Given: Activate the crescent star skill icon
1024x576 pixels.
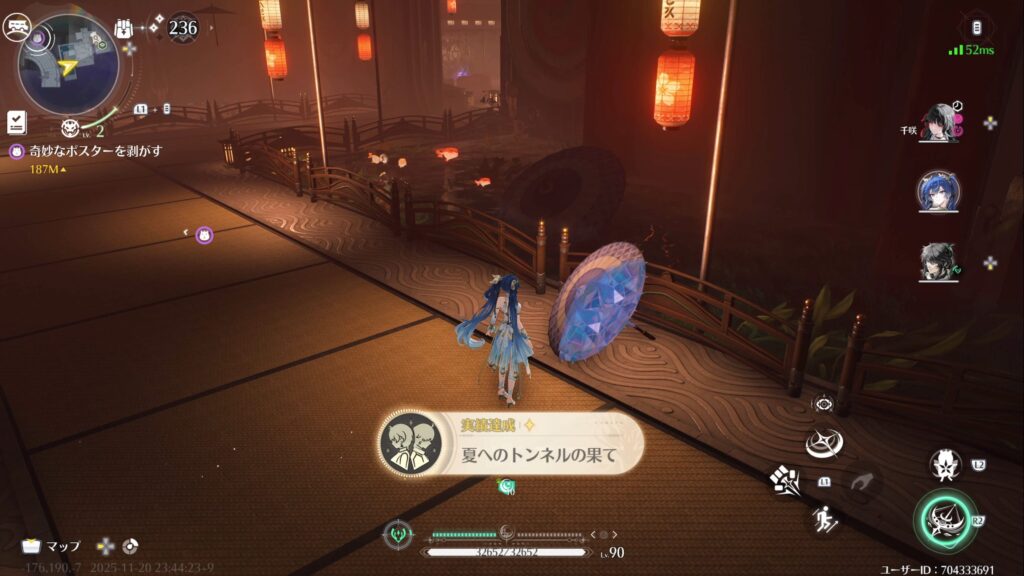Looking at the screenshot, I should [x=825, y=442].
